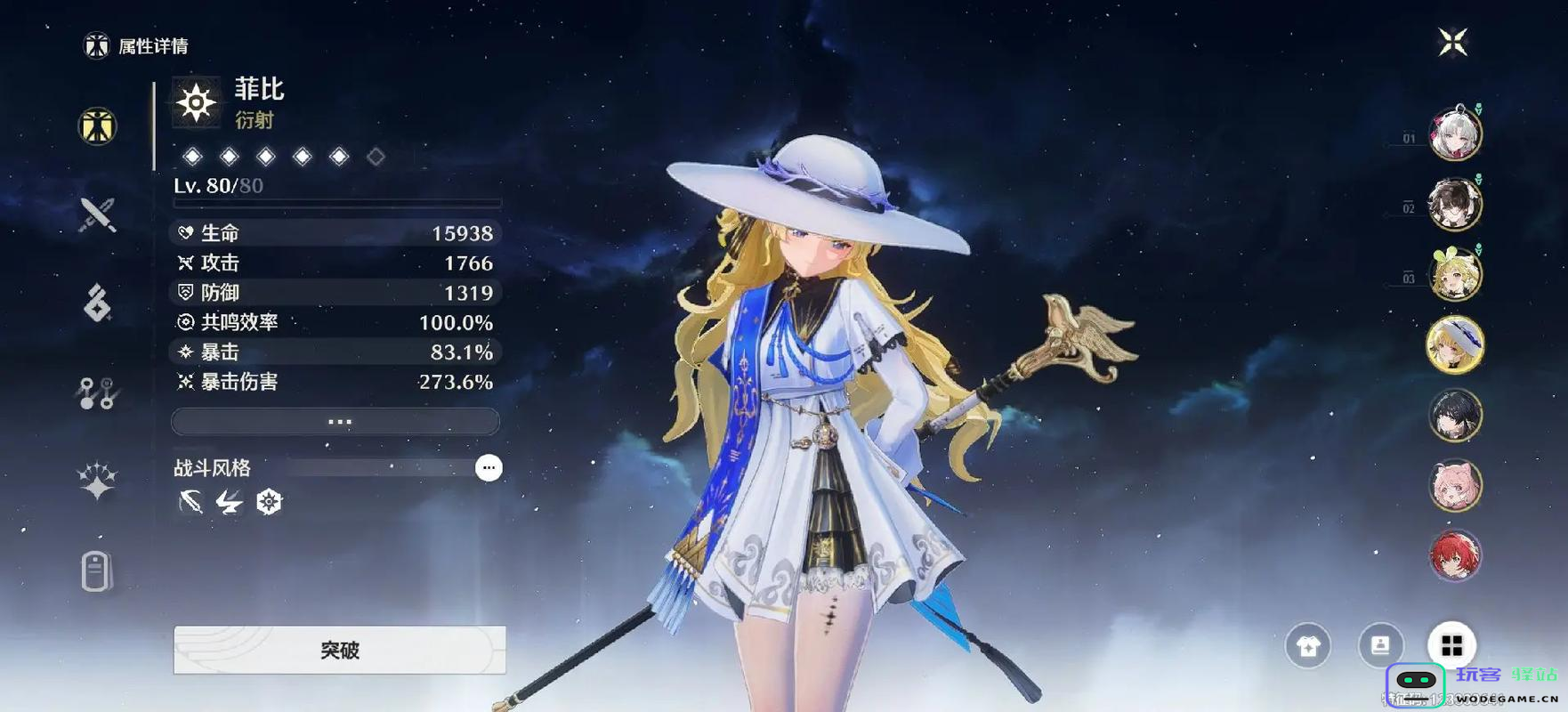Open the forte skill tree tab
This screenshot has width=1568, height=712.
[97, 392]
